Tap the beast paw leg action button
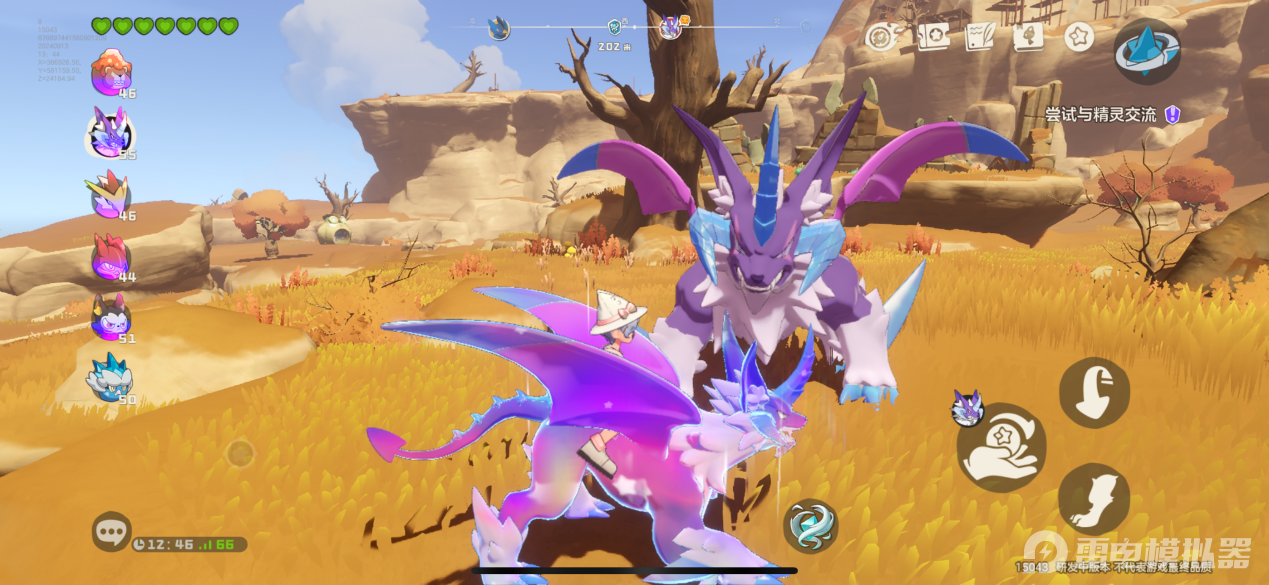Screen dimensions: 1269x585 (x=1094, y=498)
